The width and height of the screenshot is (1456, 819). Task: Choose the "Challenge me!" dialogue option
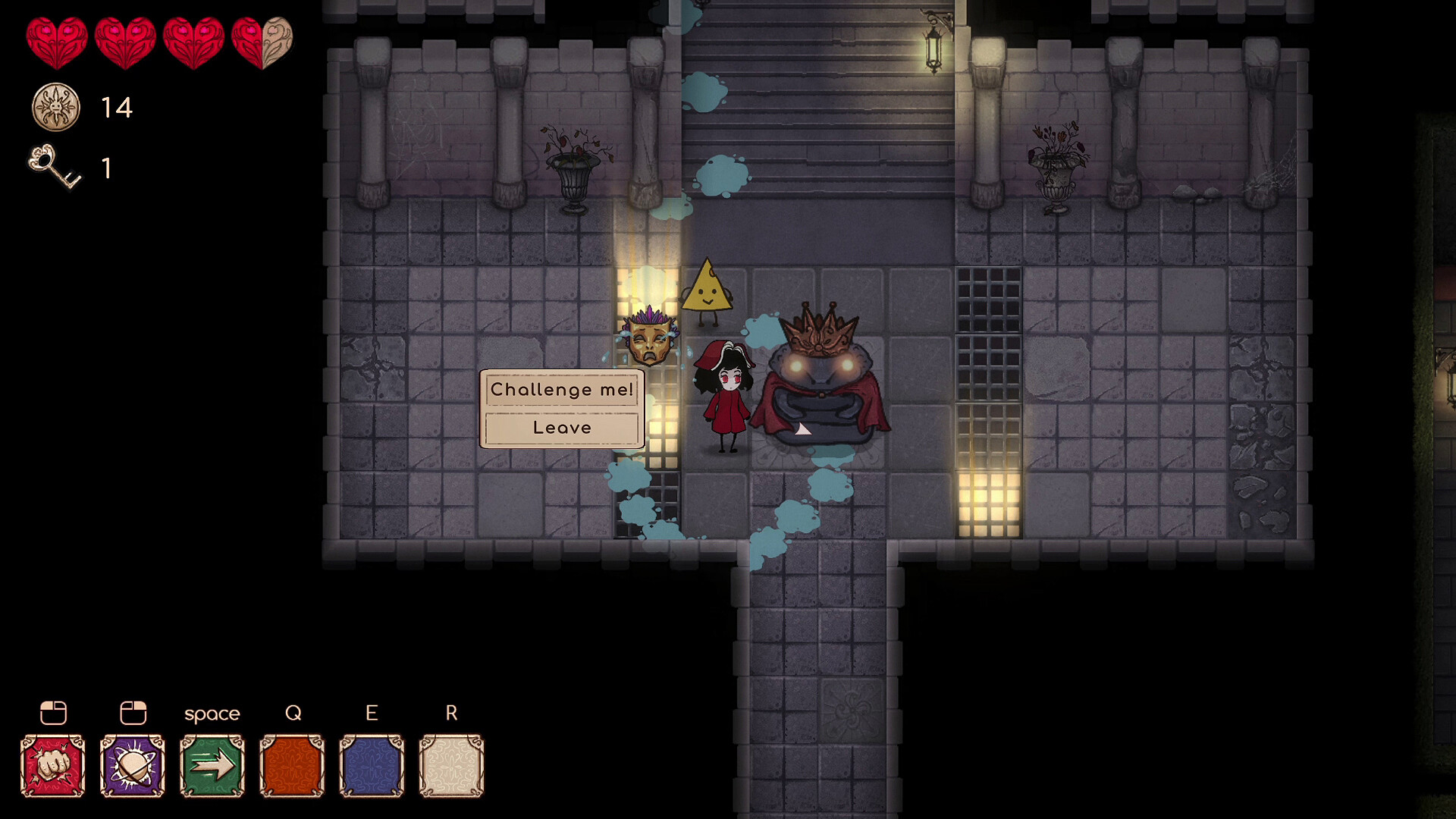point(561,390)
